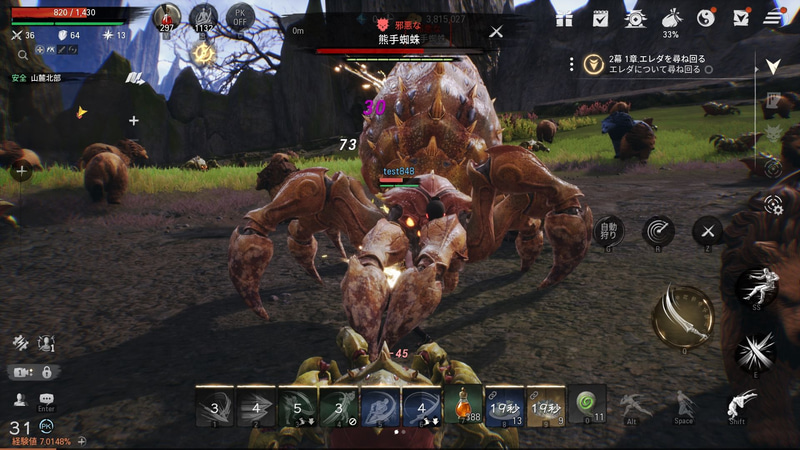The height and width of the screenshot is (450, 800).
Task: Open the mail envelope checklist icon
Action: pyautogui.click(x=739, y=18)
